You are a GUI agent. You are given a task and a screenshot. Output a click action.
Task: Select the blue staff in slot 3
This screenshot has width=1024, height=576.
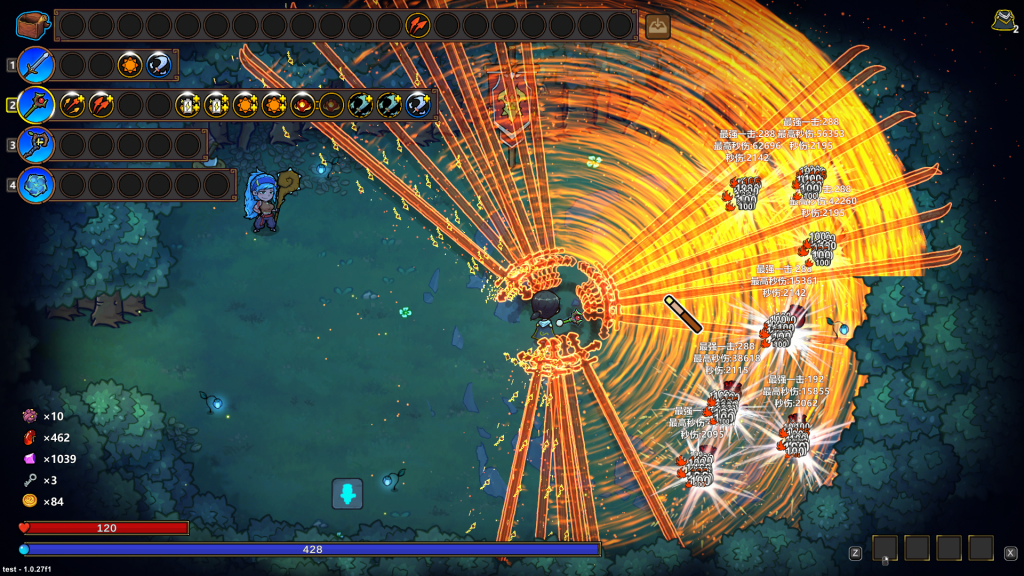click(x=35, y=144)
